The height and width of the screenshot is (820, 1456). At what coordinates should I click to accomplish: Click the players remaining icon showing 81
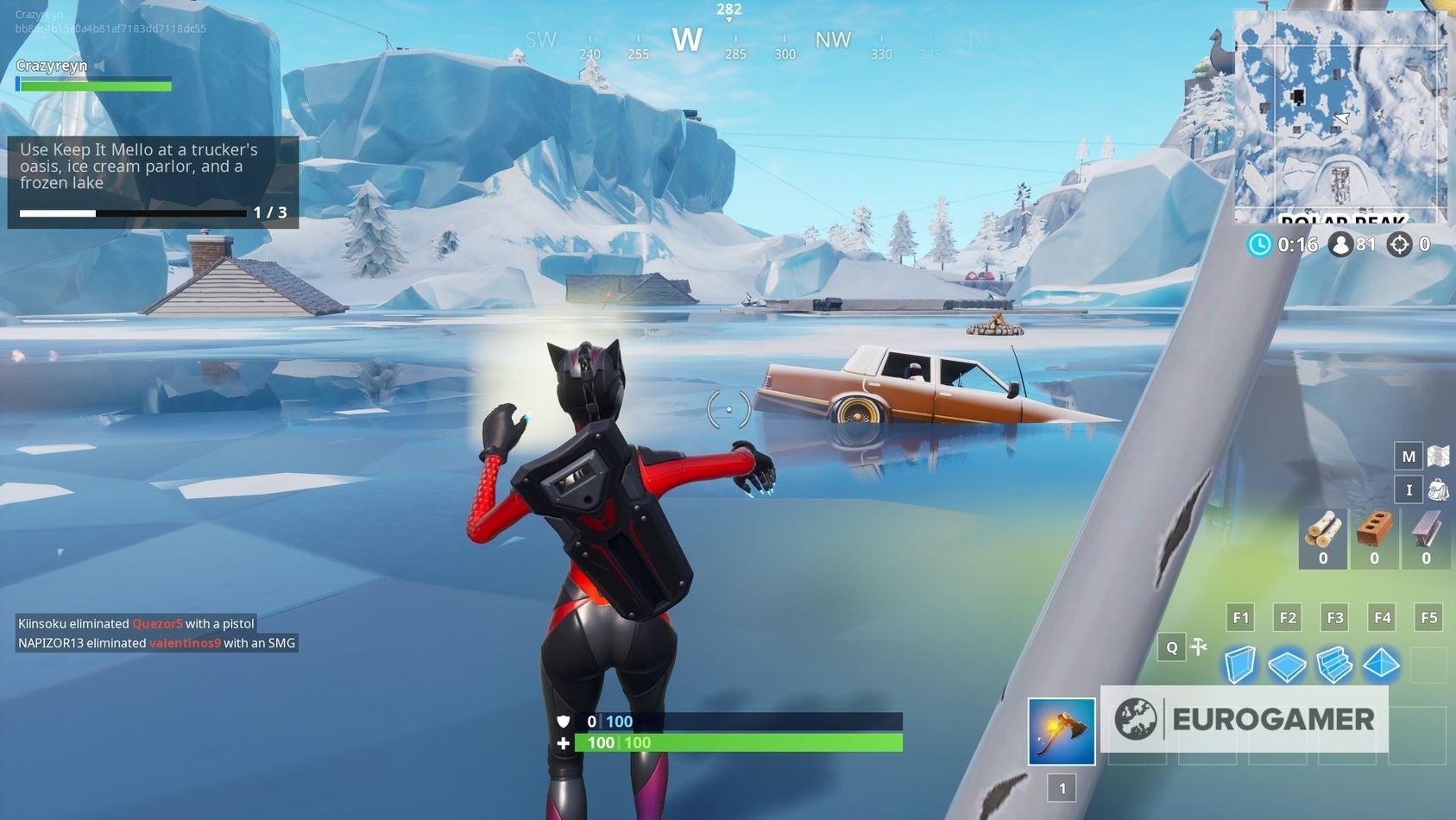pos(1340,245)
